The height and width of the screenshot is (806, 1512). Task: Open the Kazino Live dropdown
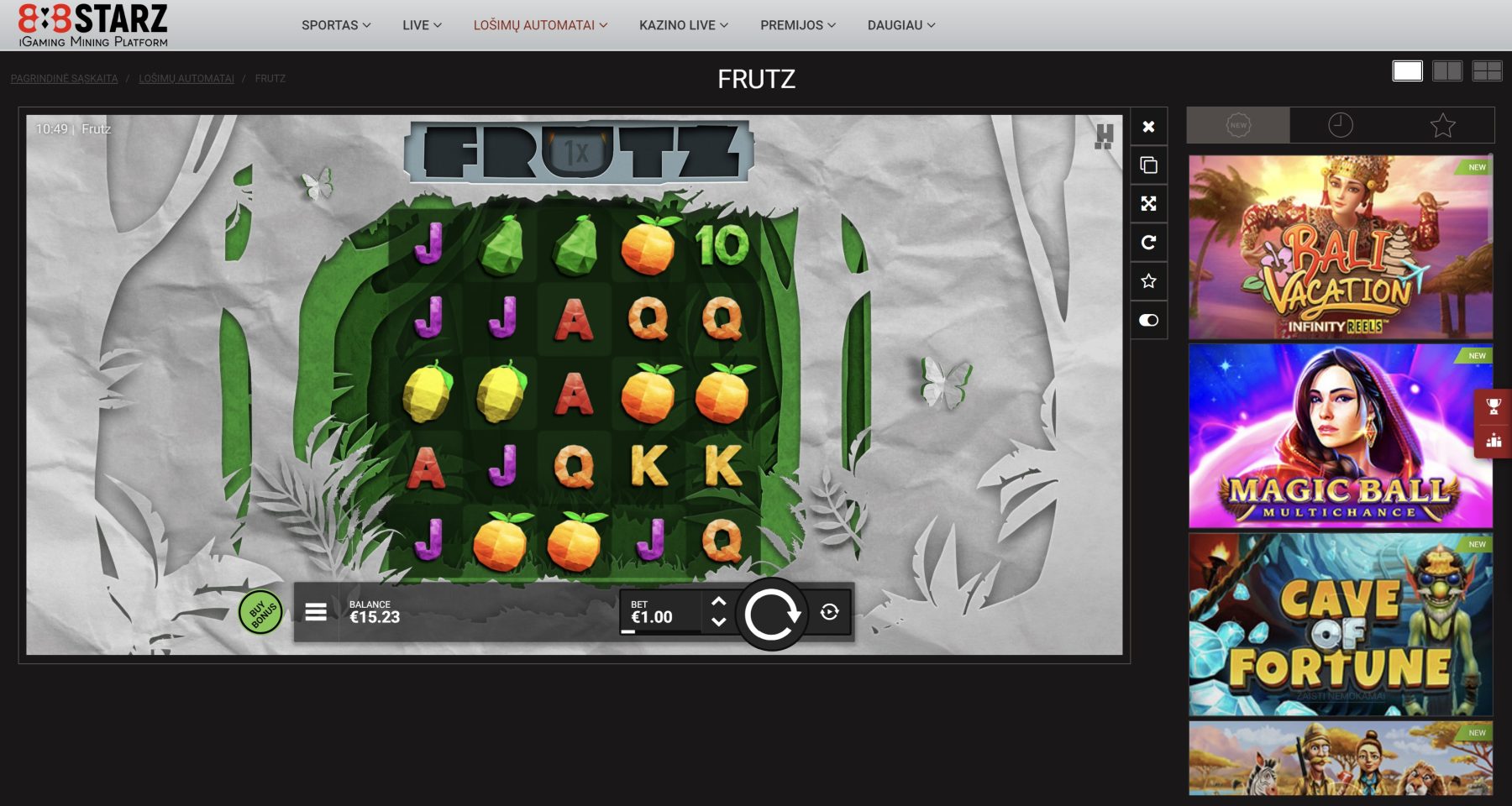683,25
